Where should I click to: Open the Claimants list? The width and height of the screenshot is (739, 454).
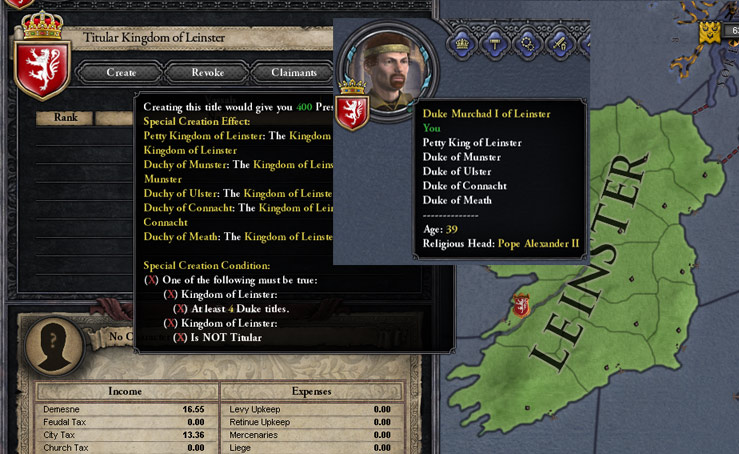click(293, 72)
